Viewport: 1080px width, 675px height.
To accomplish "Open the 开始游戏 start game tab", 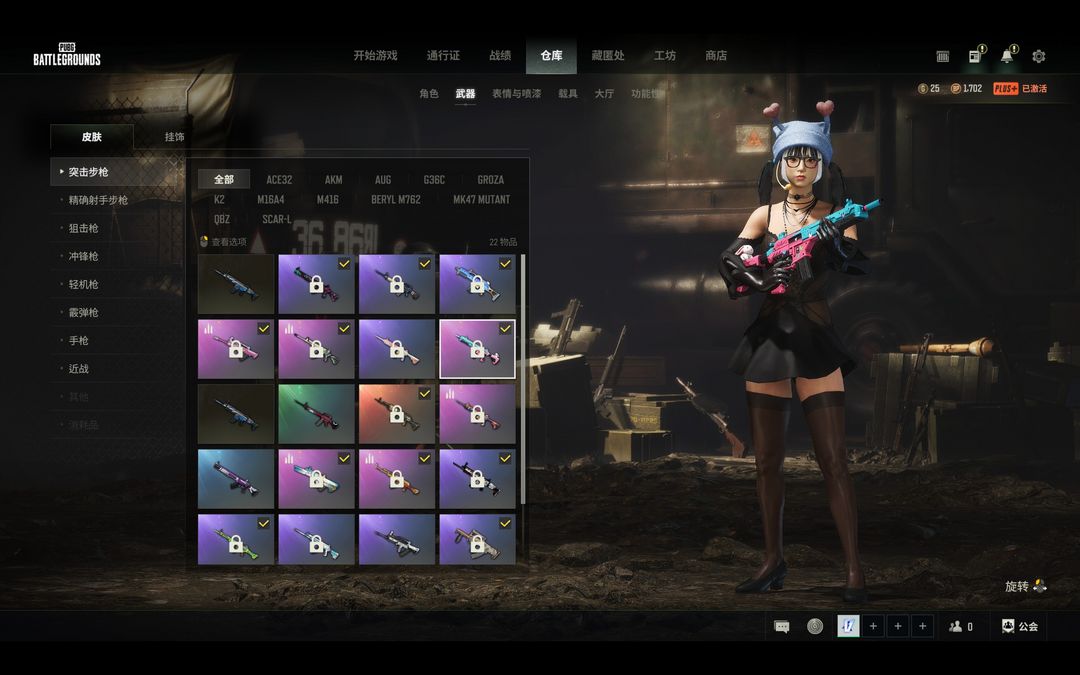I will click(375, 56).
